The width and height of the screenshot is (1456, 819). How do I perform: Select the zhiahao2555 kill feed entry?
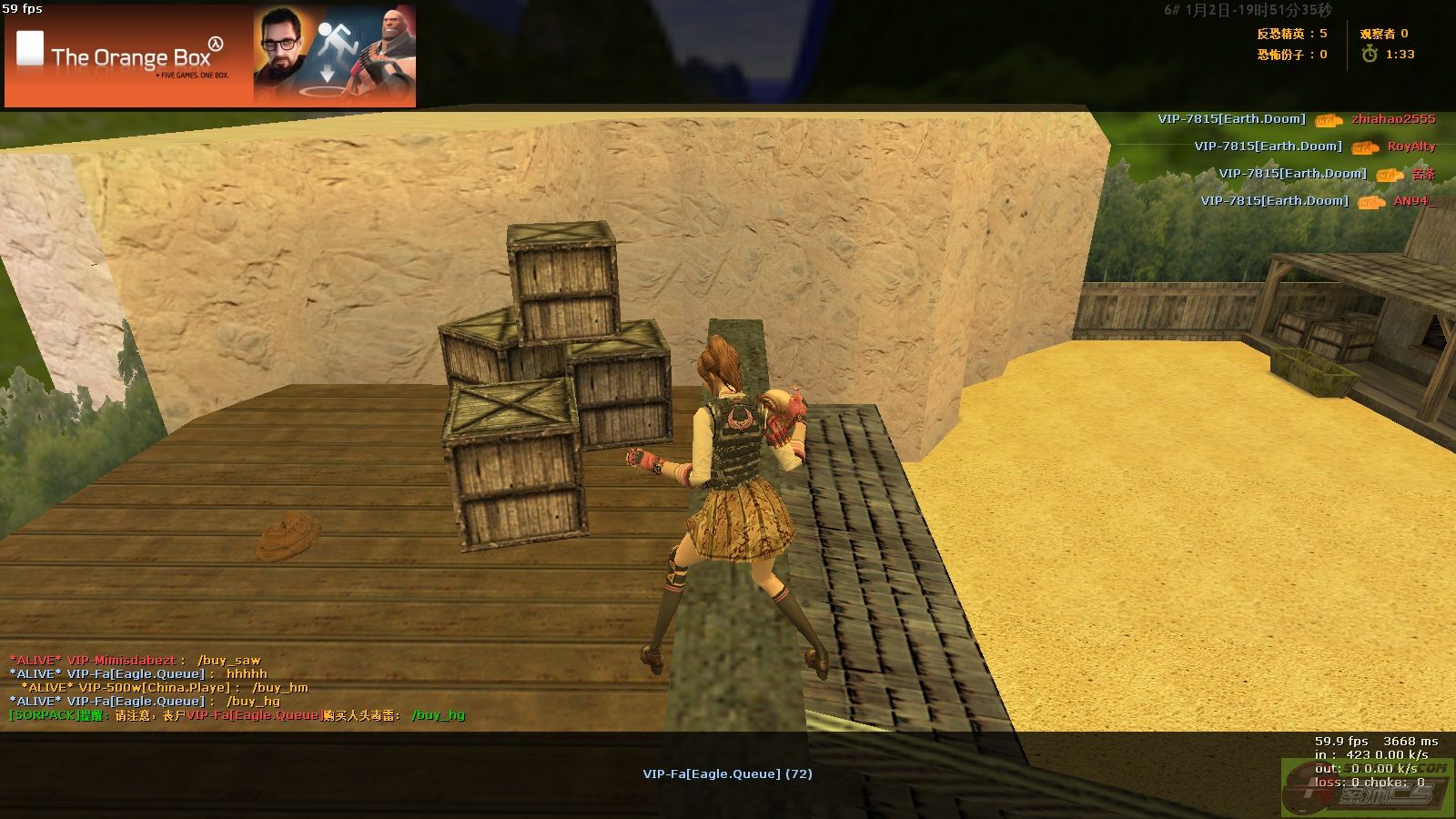[1392, 119]
